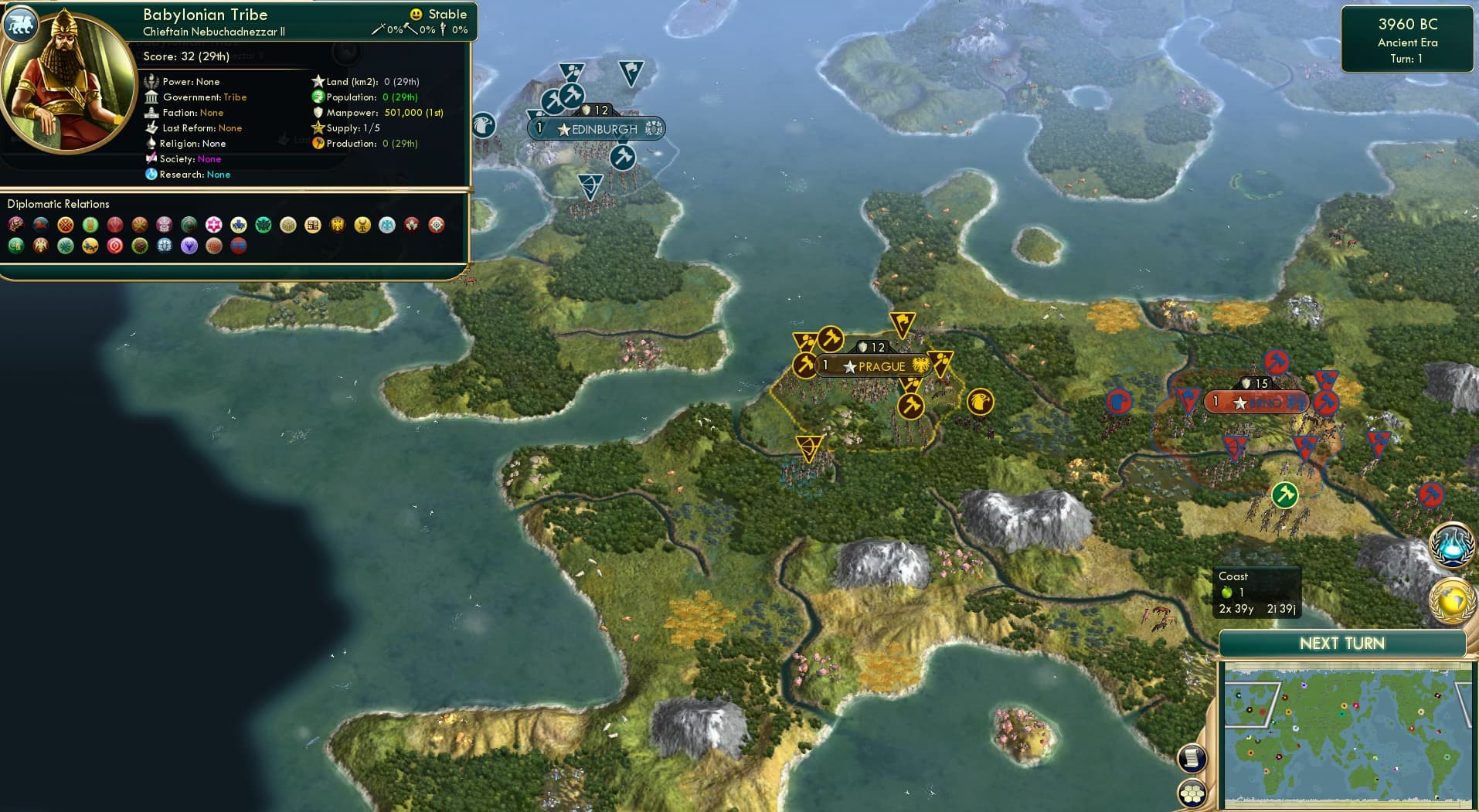Click the first Diplomatic Relations emblem
The image size is (1479, 812).
pyautogui.click(x=14, y=225)
